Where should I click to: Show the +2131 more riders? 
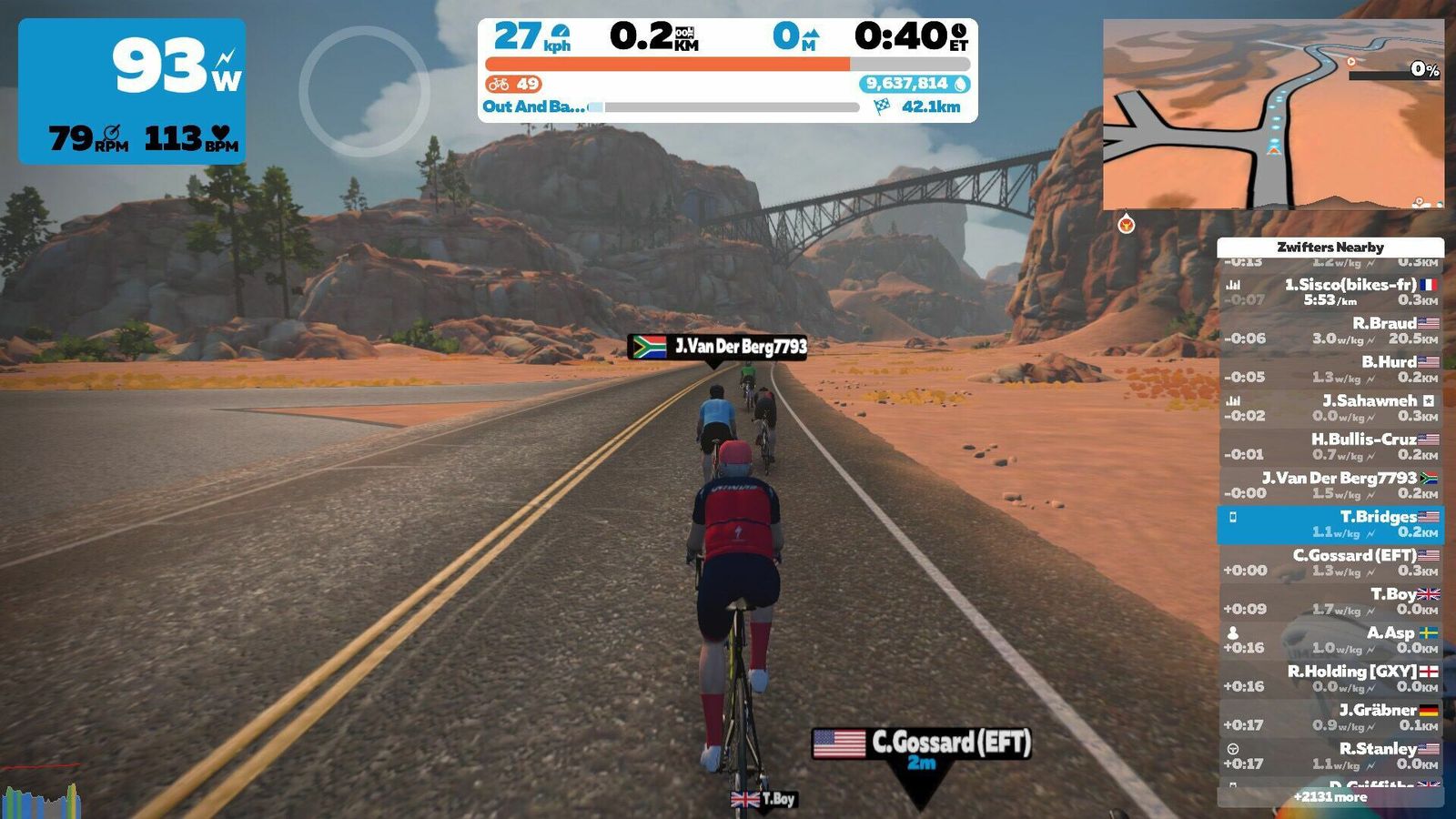click(1330, 797)
